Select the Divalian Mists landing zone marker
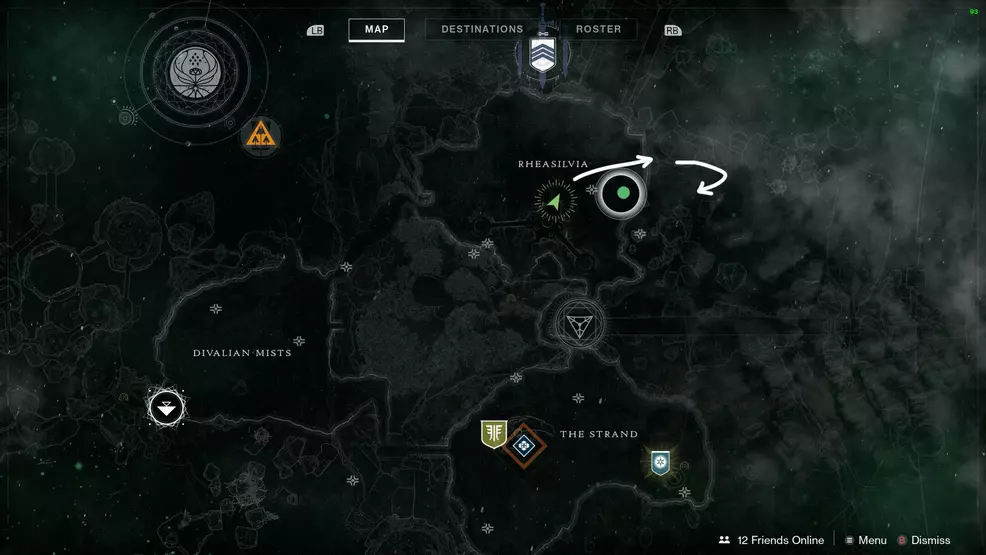986x555 pixels. pyautogui.click(x=167, y=407)
